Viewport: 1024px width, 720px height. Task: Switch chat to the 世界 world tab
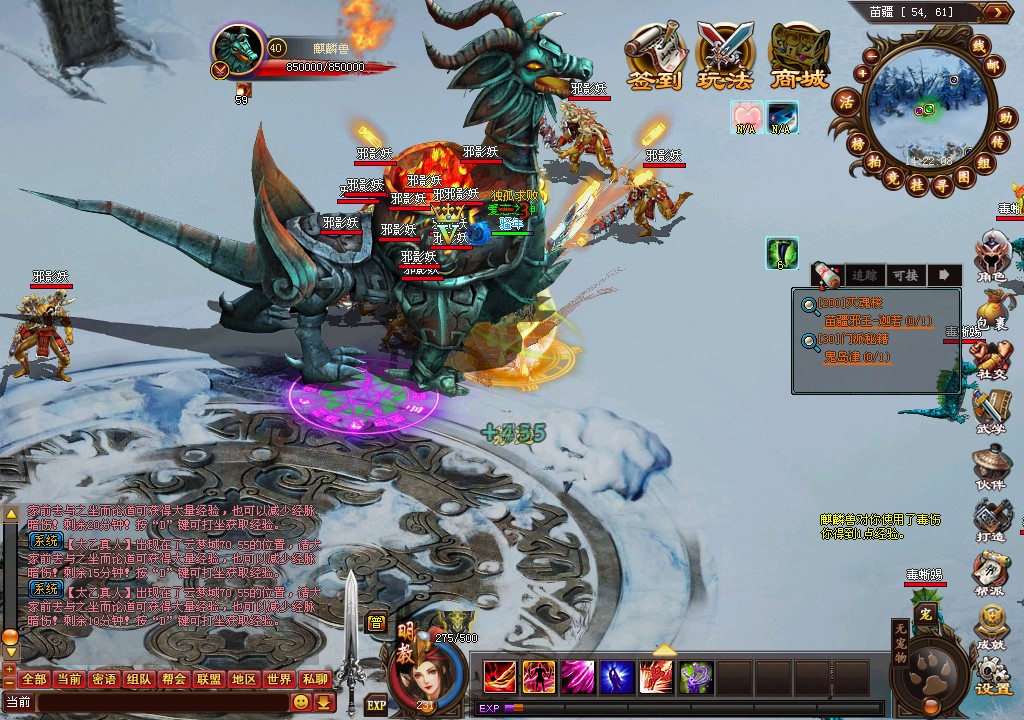coord(279,680)
